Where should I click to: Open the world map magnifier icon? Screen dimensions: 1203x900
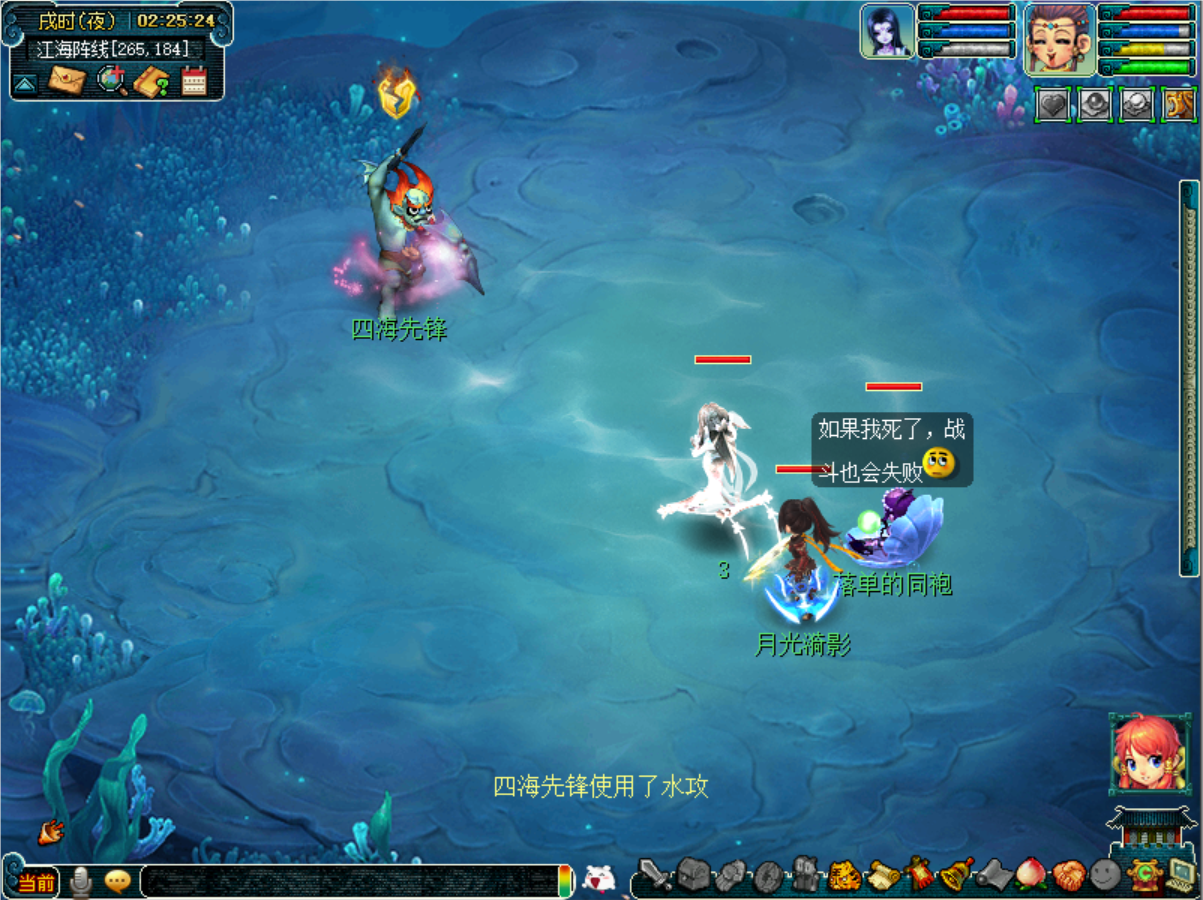(x=111, y=80)
